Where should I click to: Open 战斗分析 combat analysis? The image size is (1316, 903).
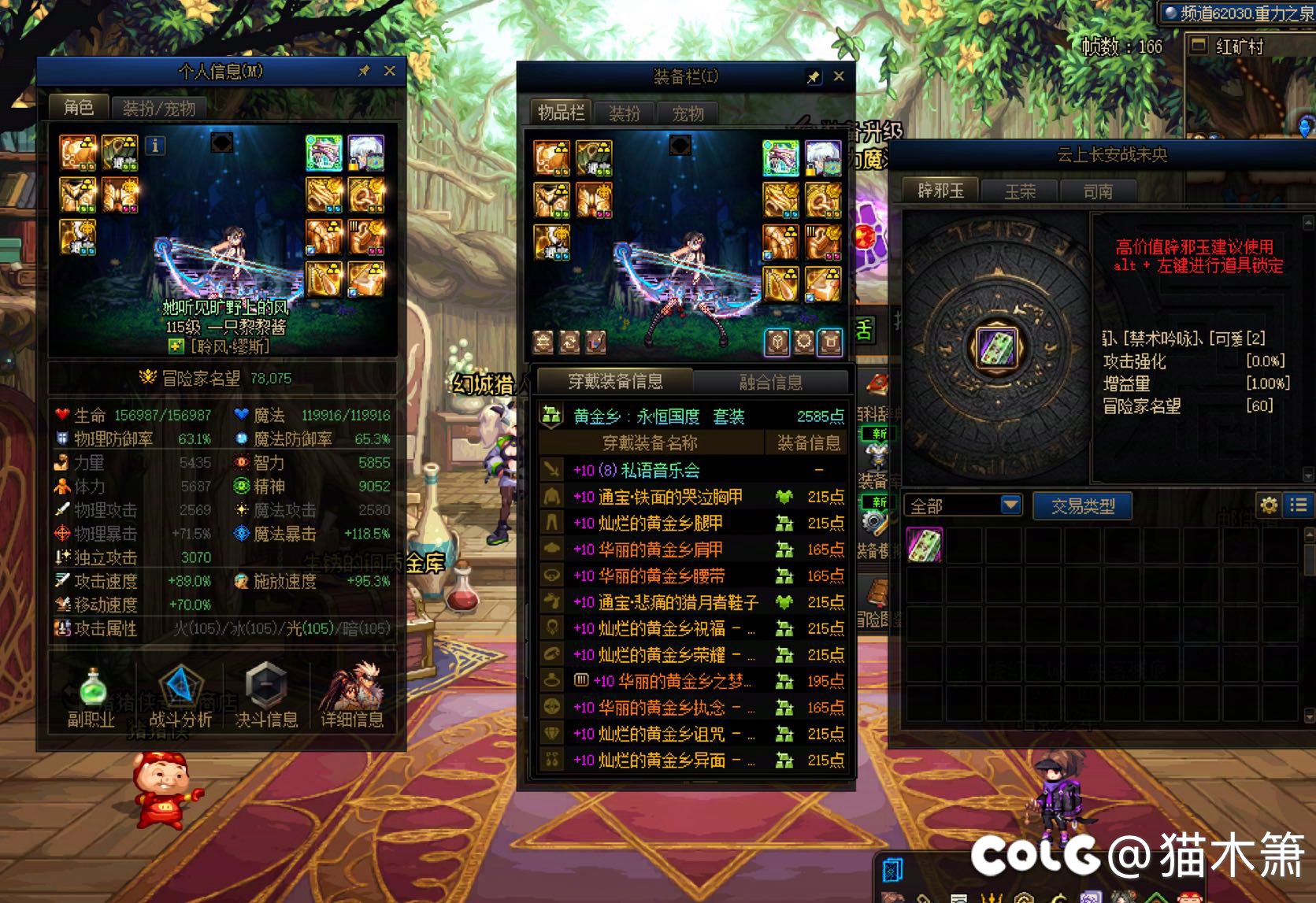180,698
